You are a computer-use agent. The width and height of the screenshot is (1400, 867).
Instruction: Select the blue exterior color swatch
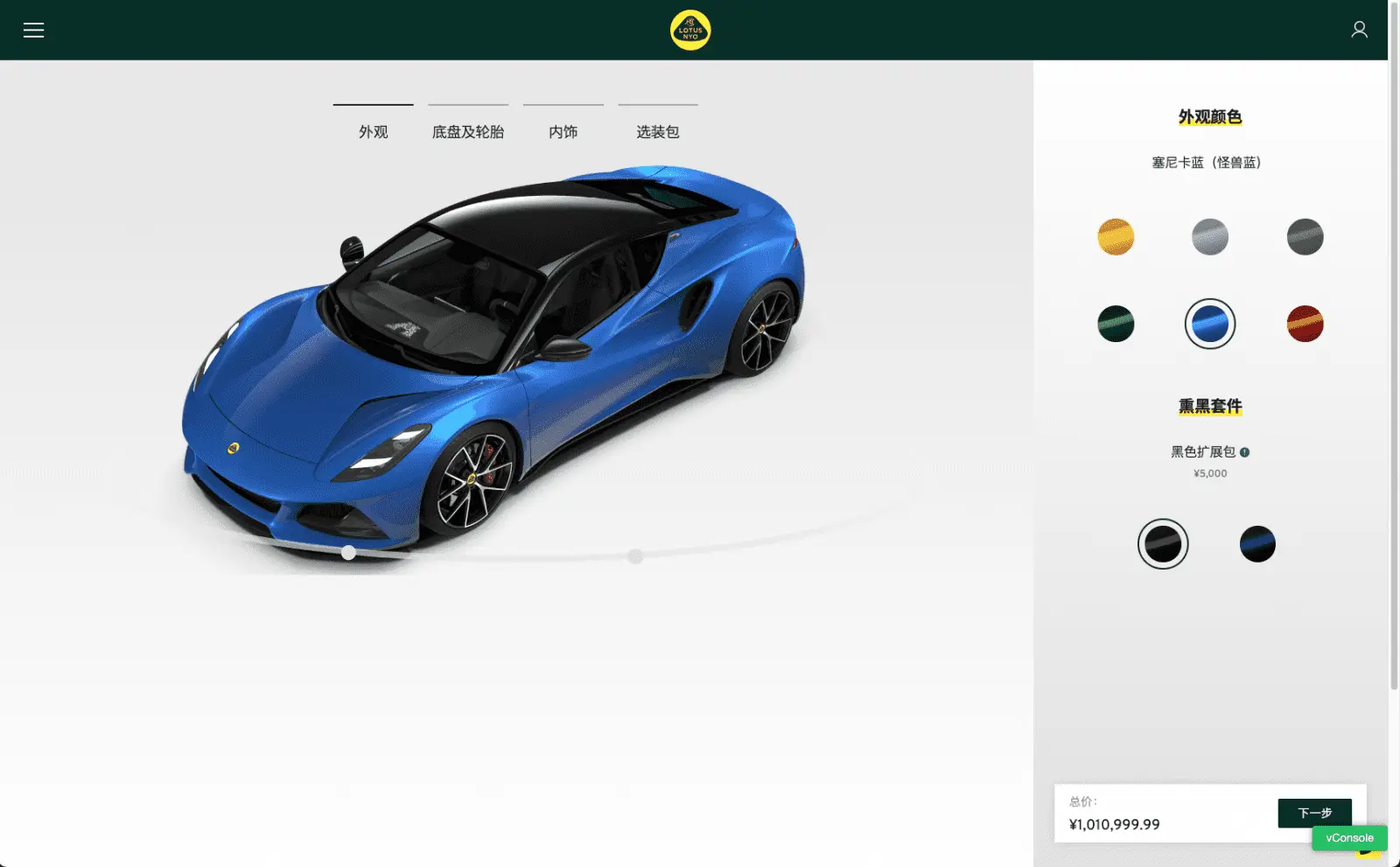tap(1210, 324)
